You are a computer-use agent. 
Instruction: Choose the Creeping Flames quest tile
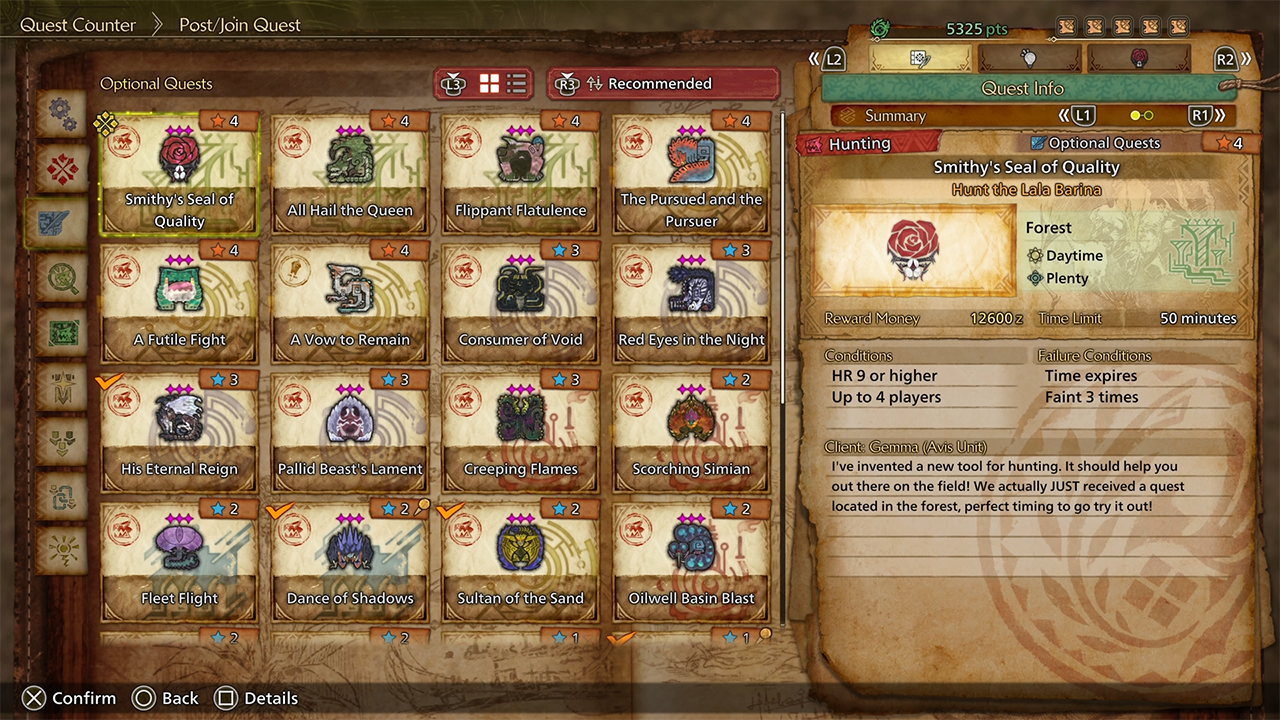[x=521, y=432]
